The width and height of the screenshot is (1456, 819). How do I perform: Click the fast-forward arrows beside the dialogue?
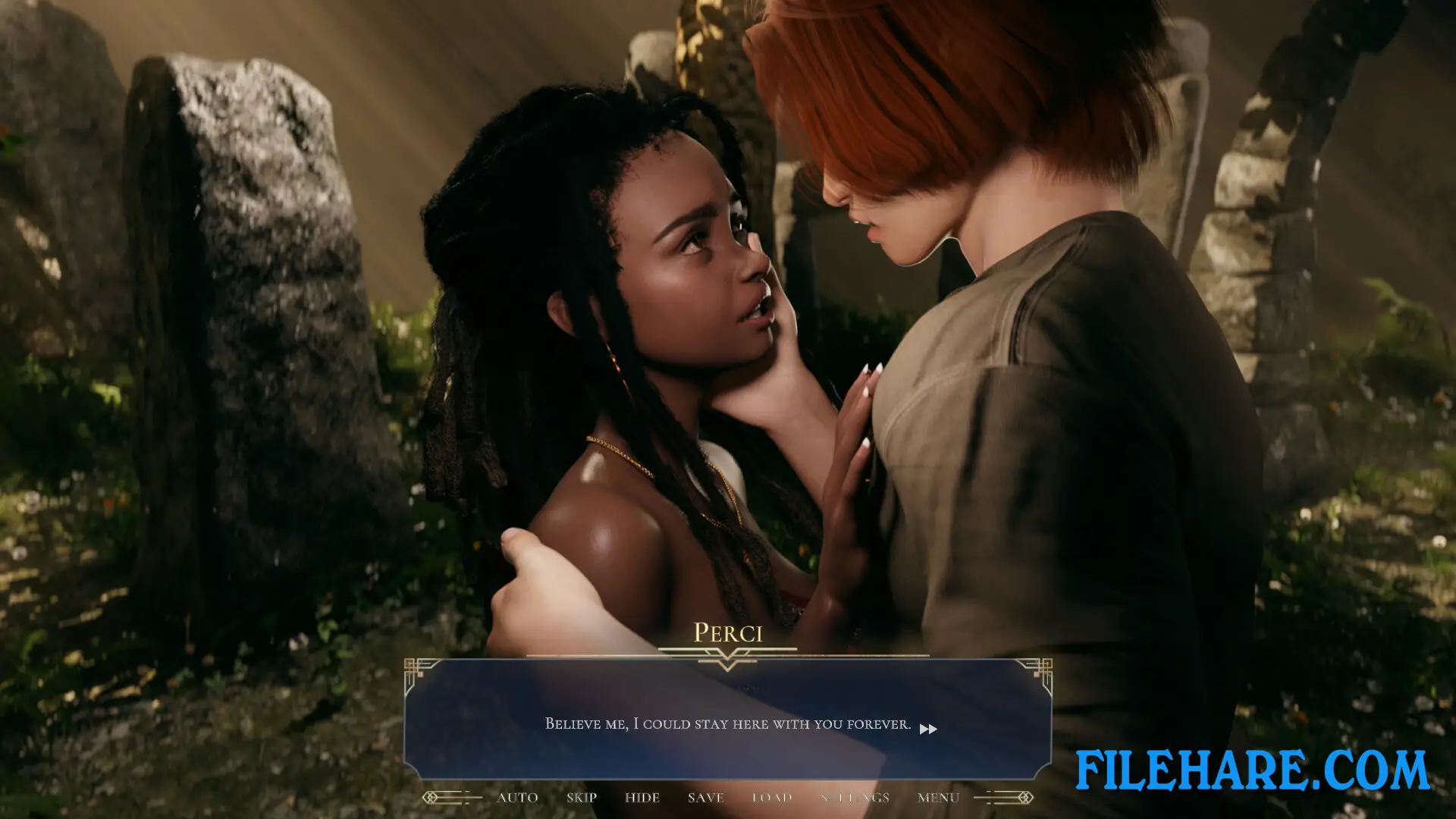929,729
